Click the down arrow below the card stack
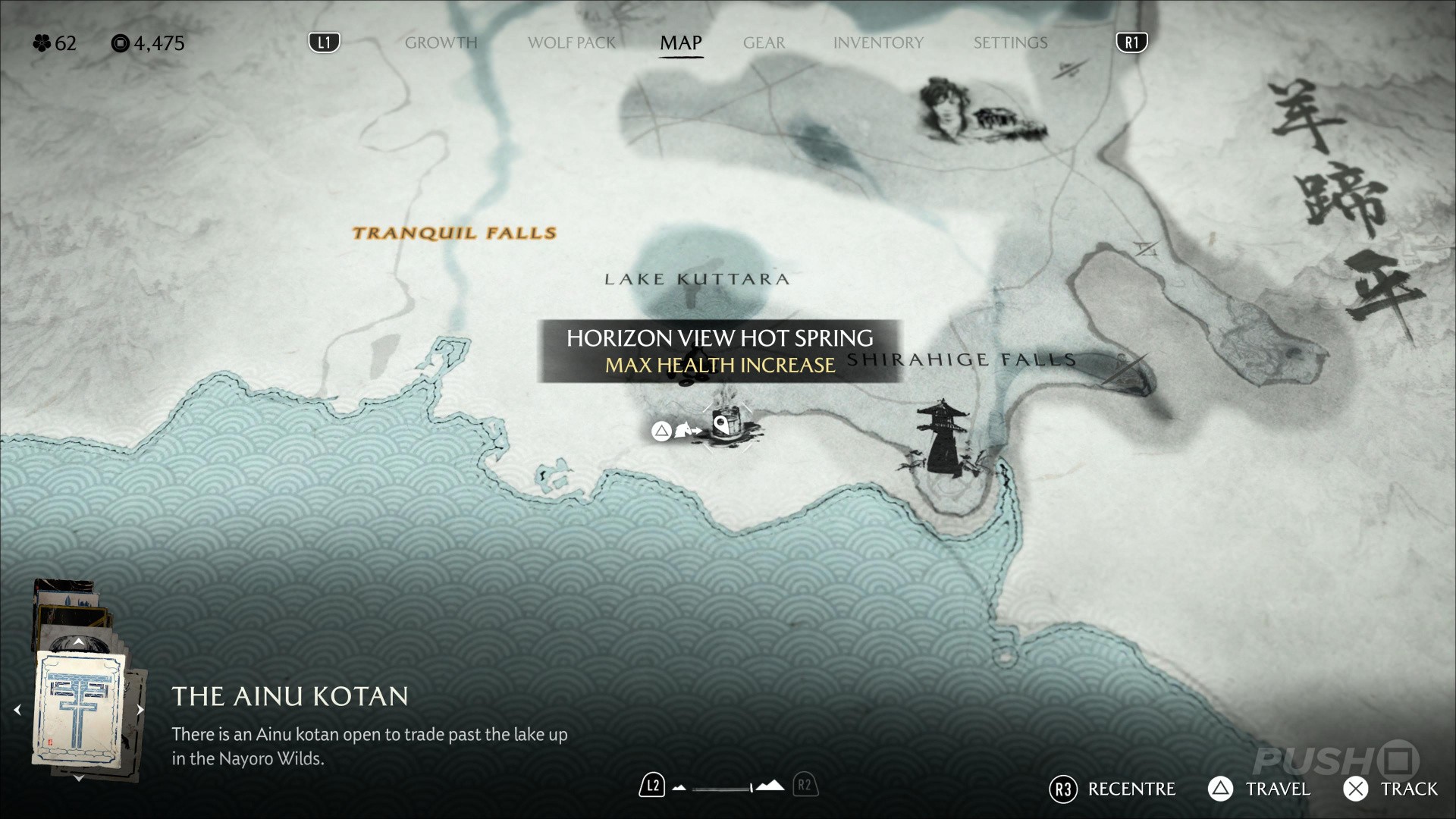Image resolution: width=1456 pixels, height=819 pixels. [79, 778]
